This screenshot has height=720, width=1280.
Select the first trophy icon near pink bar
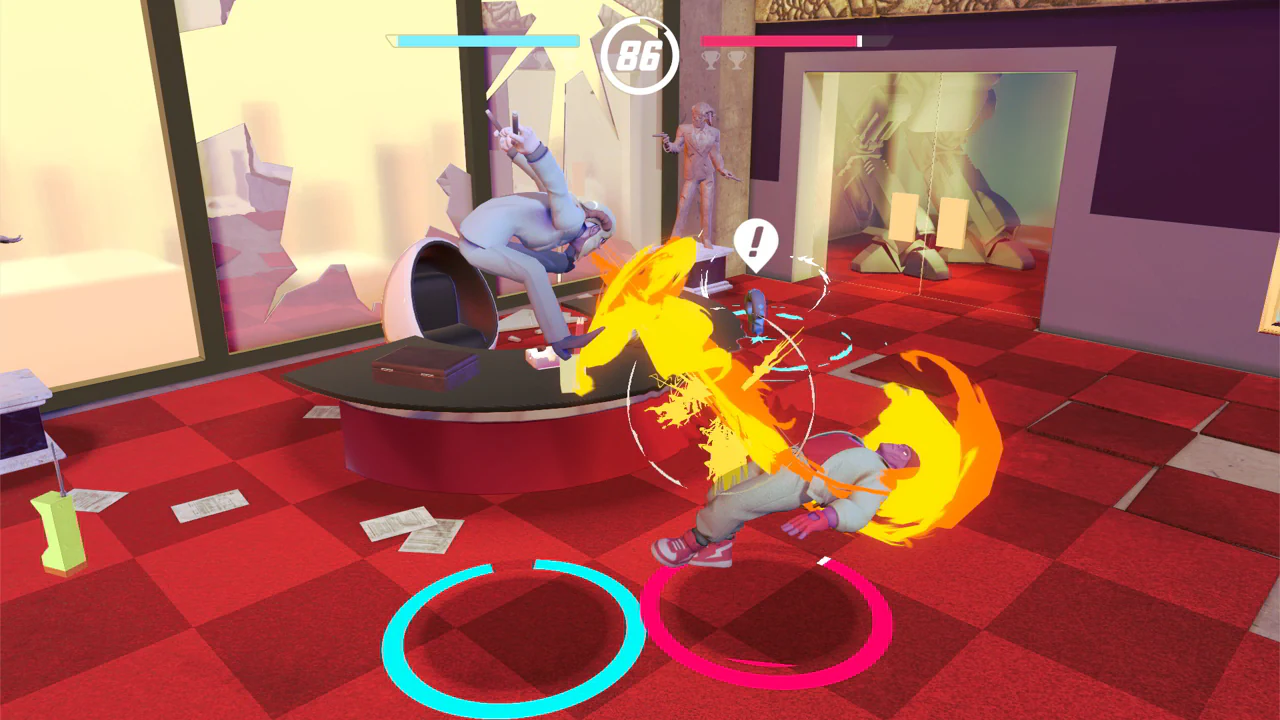(x=711, y=61)
